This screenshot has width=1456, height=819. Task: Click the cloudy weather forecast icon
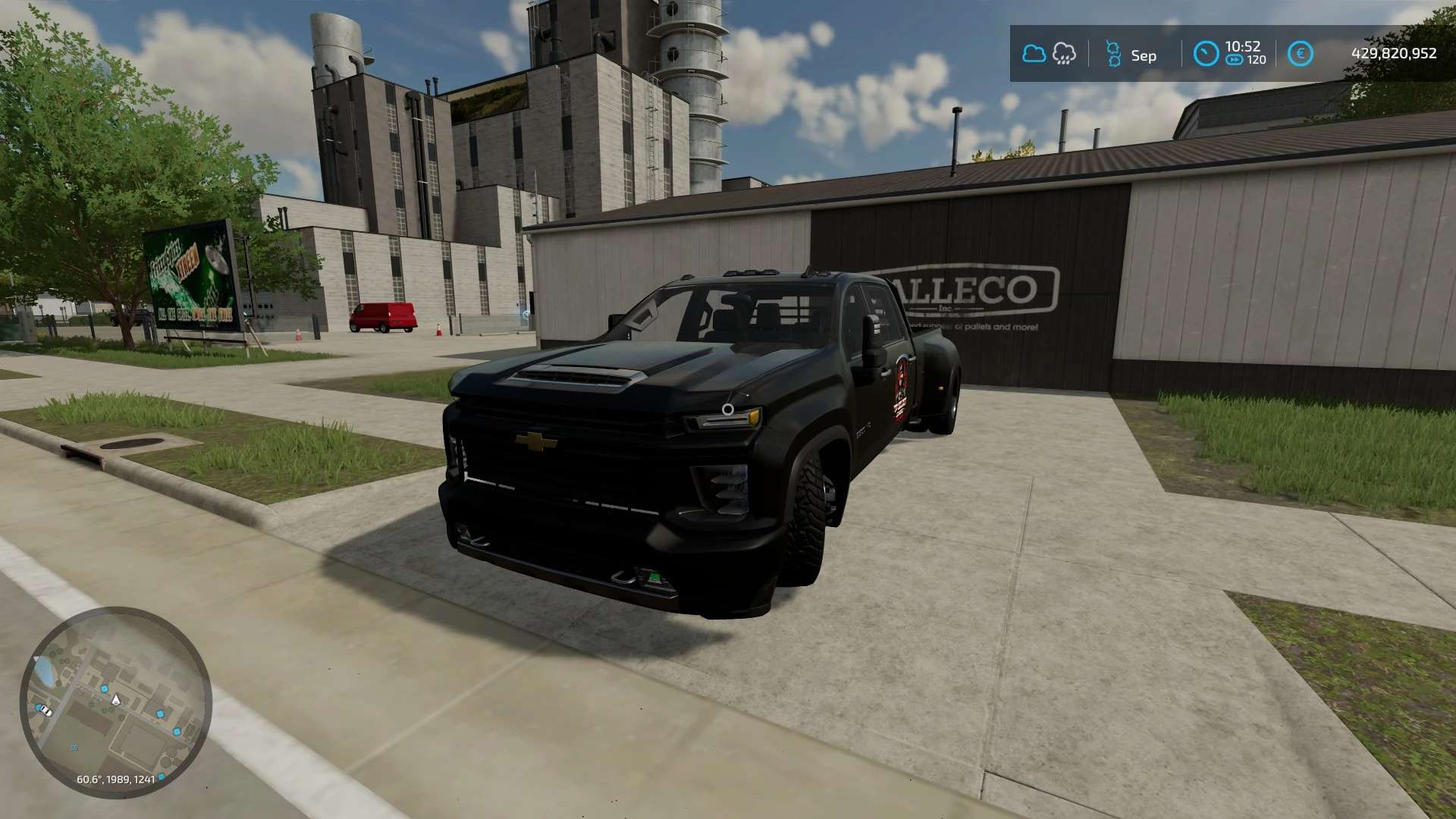(1034, 54)
